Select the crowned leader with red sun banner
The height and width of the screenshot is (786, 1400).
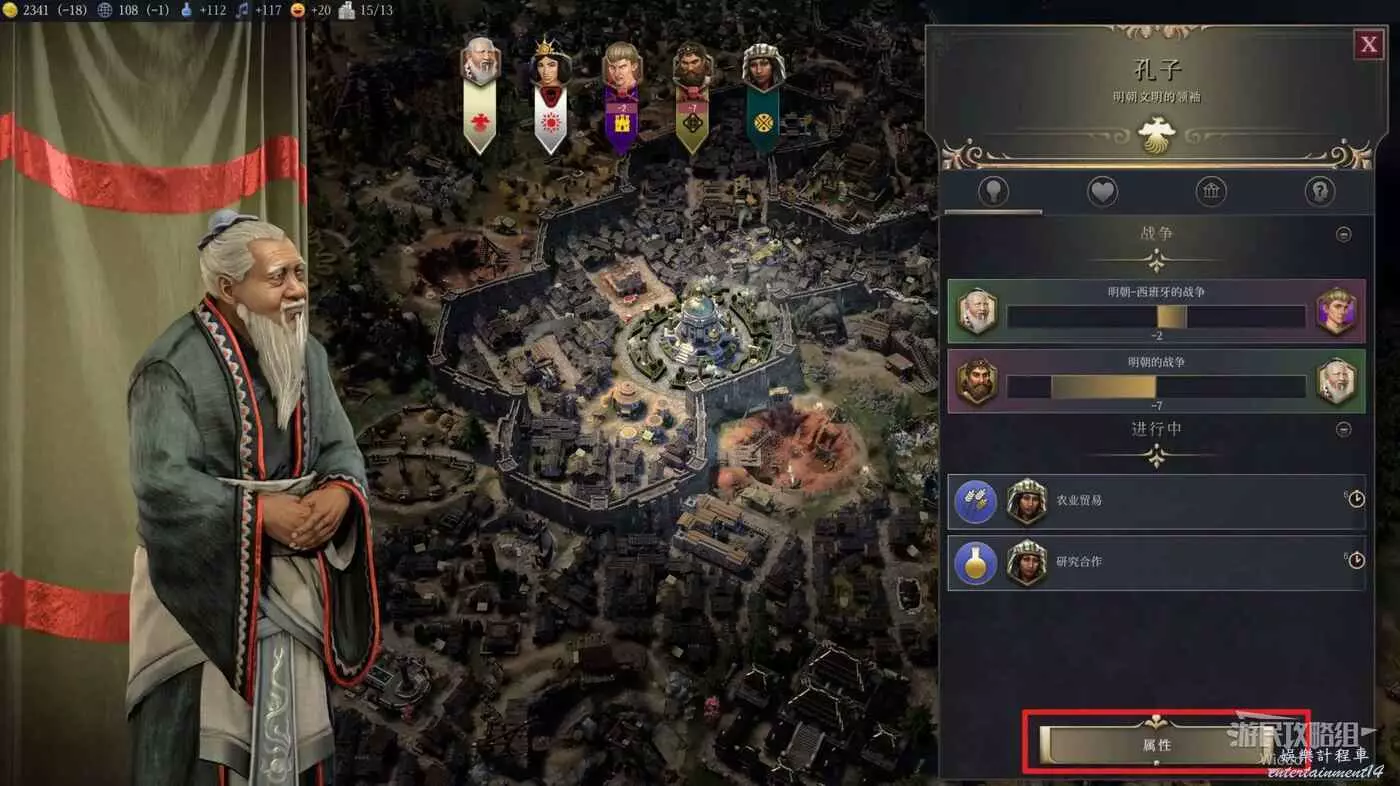(550, 66)
